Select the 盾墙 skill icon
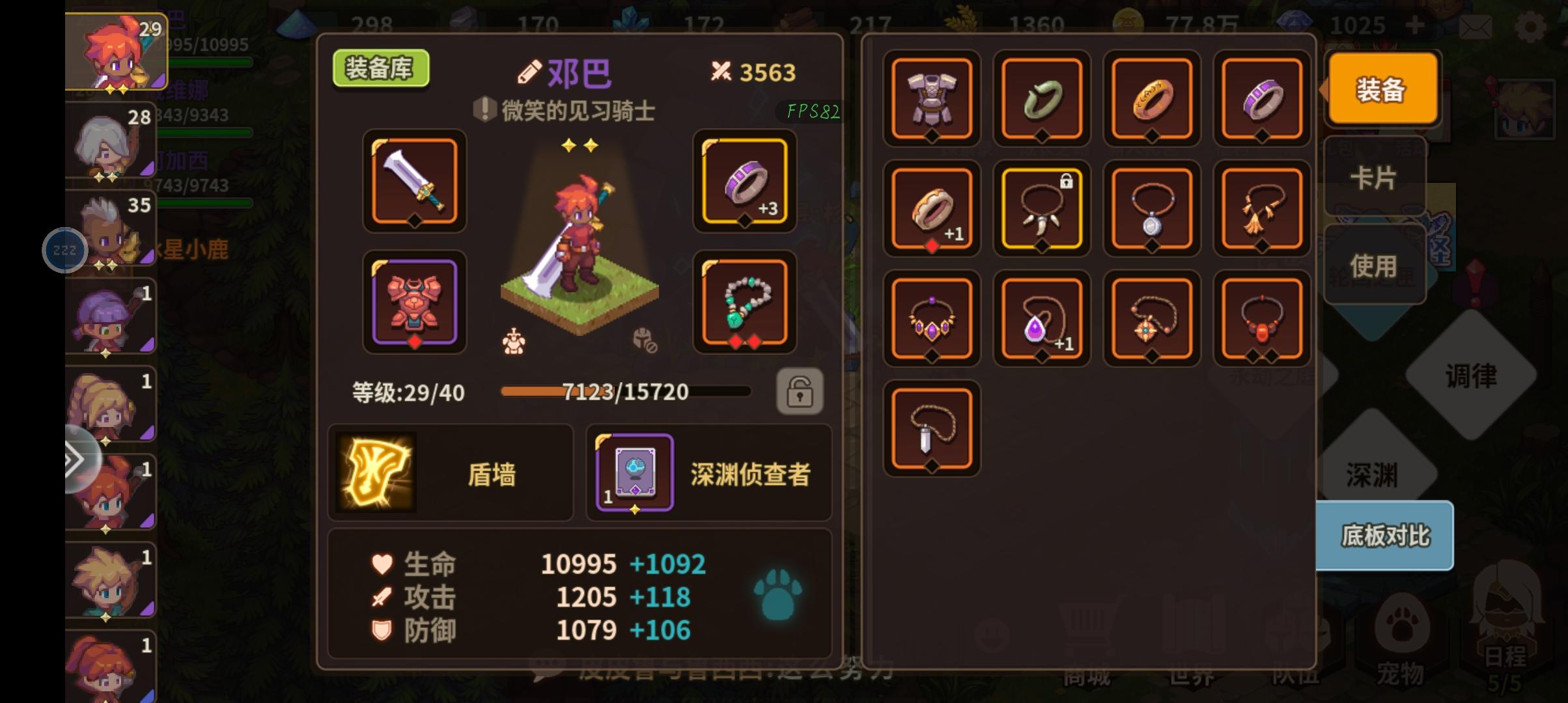The image size is (1568, 703). [x=376, y=473]
